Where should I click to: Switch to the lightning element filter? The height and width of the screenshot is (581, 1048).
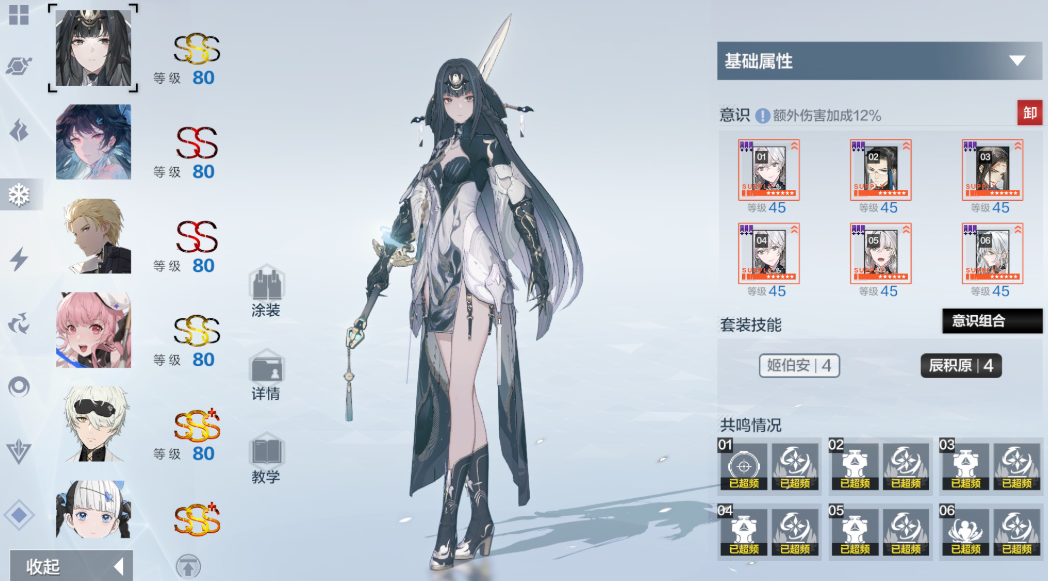[x=19, y=260]
